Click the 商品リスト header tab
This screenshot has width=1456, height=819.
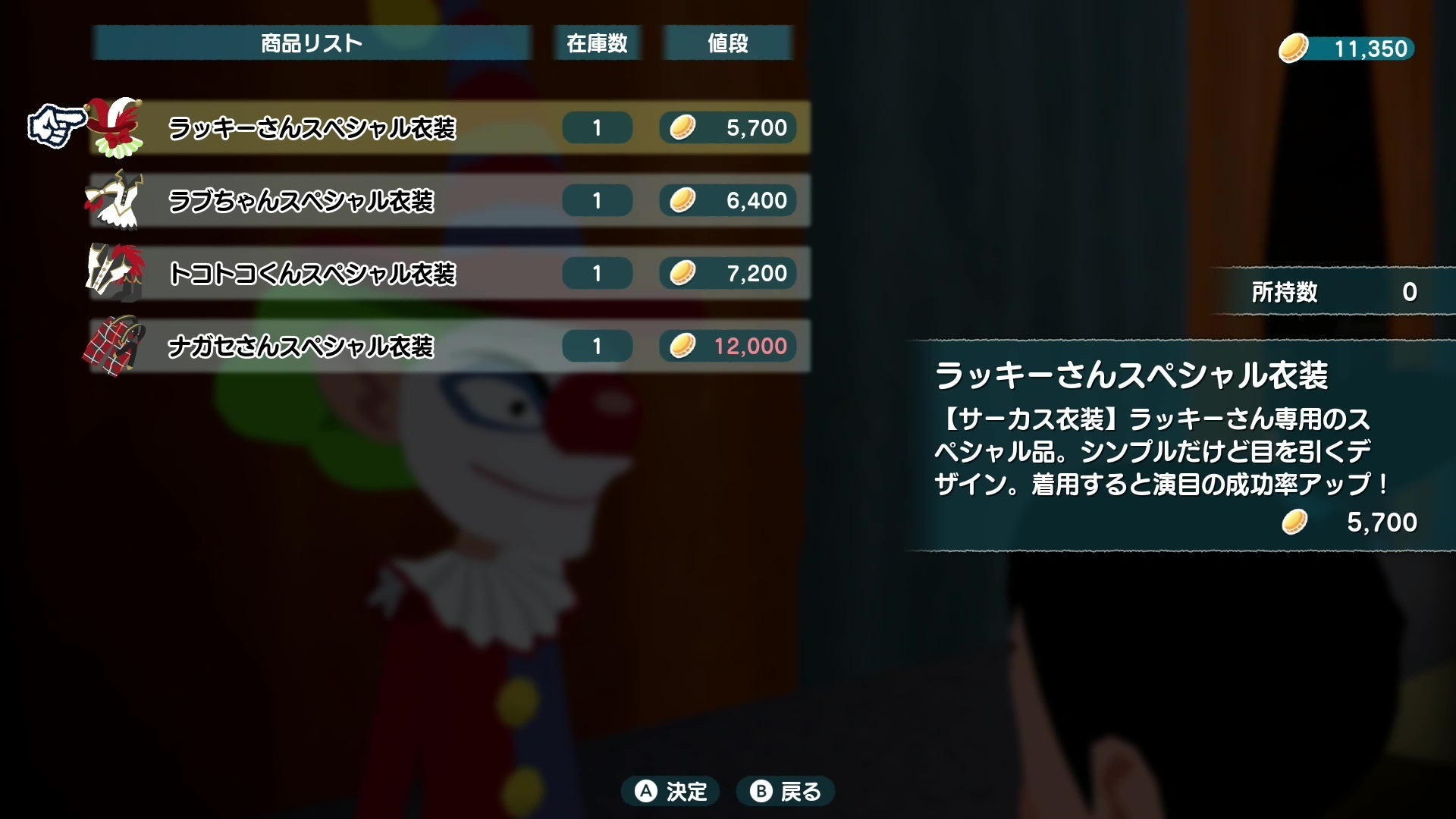pos(311,42)
